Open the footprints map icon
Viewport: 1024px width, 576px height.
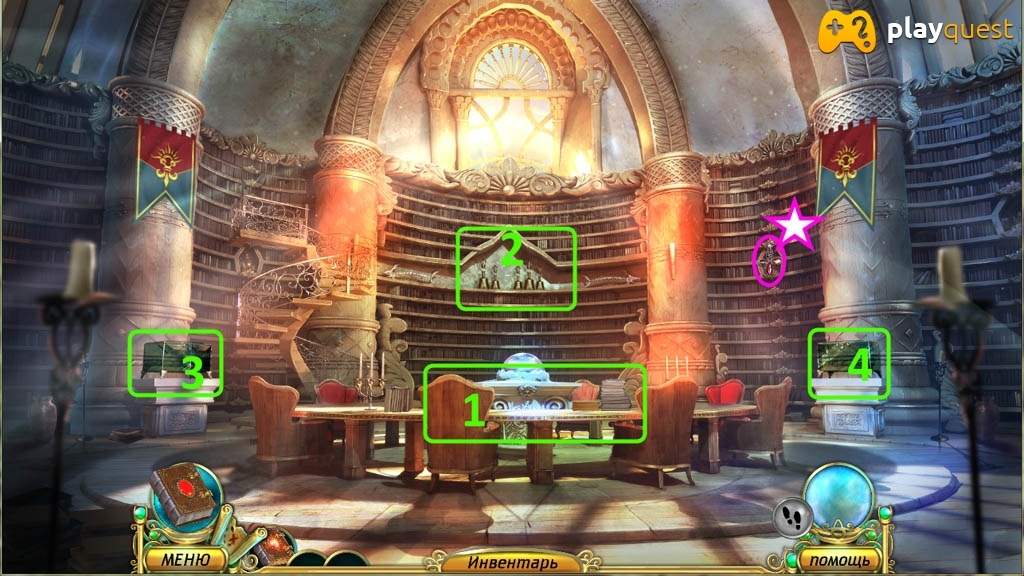pyautogui.click(x=789, y=517)
